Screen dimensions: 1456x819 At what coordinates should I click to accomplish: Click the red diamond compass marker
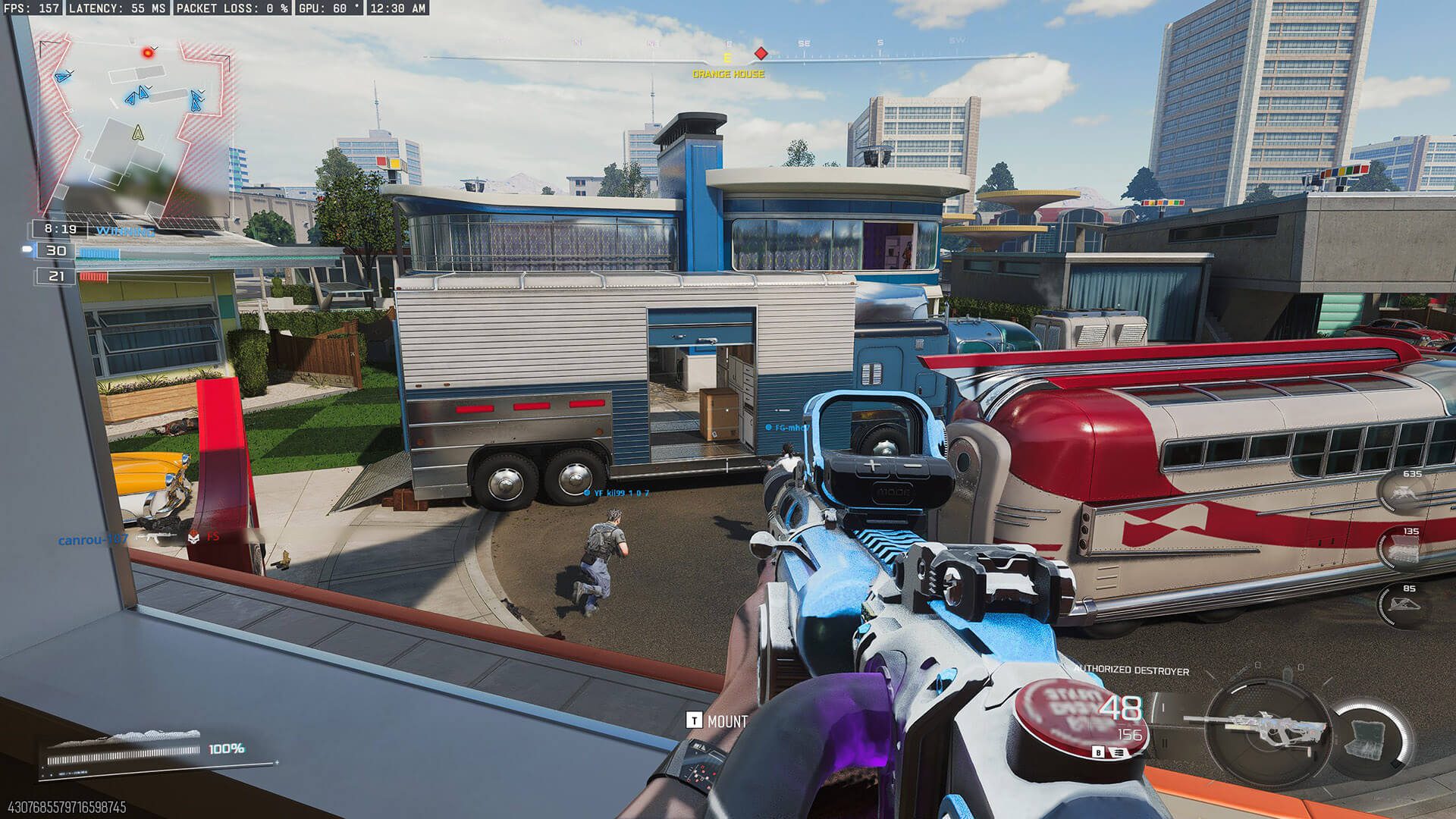pos(761,54)
